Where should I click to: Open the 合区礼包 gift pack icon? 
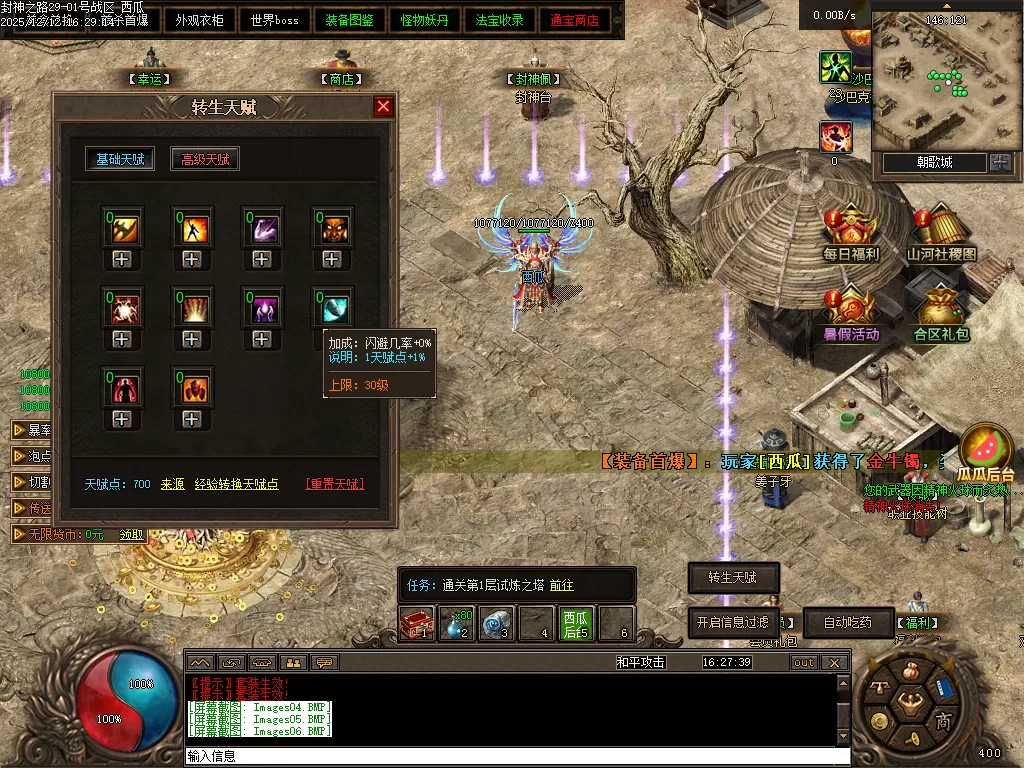click(x=941, y=313)
